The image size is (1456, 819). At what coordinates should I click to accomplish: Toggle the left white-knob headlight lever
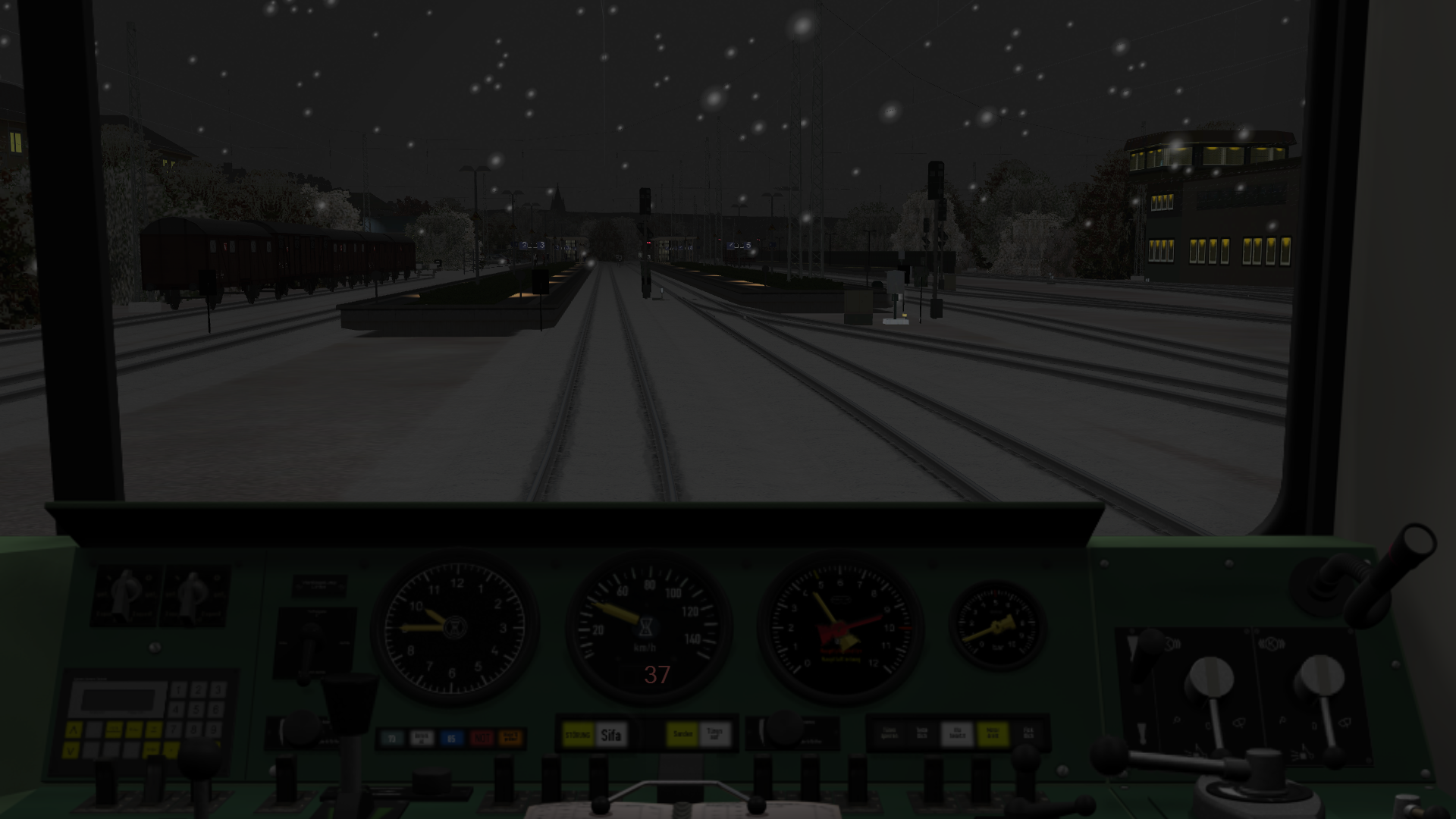(x=1211, y=677)
